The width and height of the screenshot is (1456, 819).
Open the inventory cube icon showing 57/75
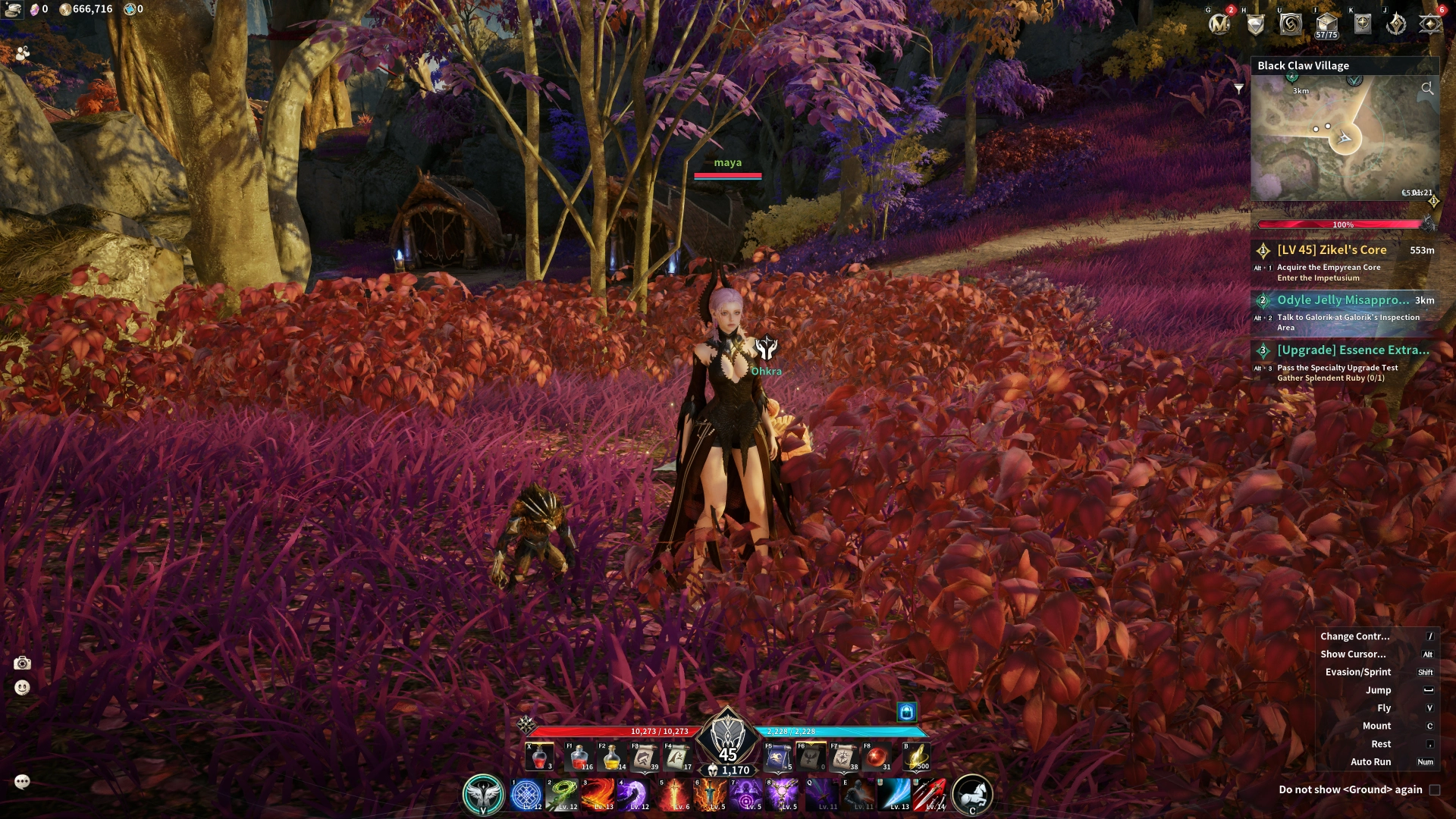[1326, 24]
